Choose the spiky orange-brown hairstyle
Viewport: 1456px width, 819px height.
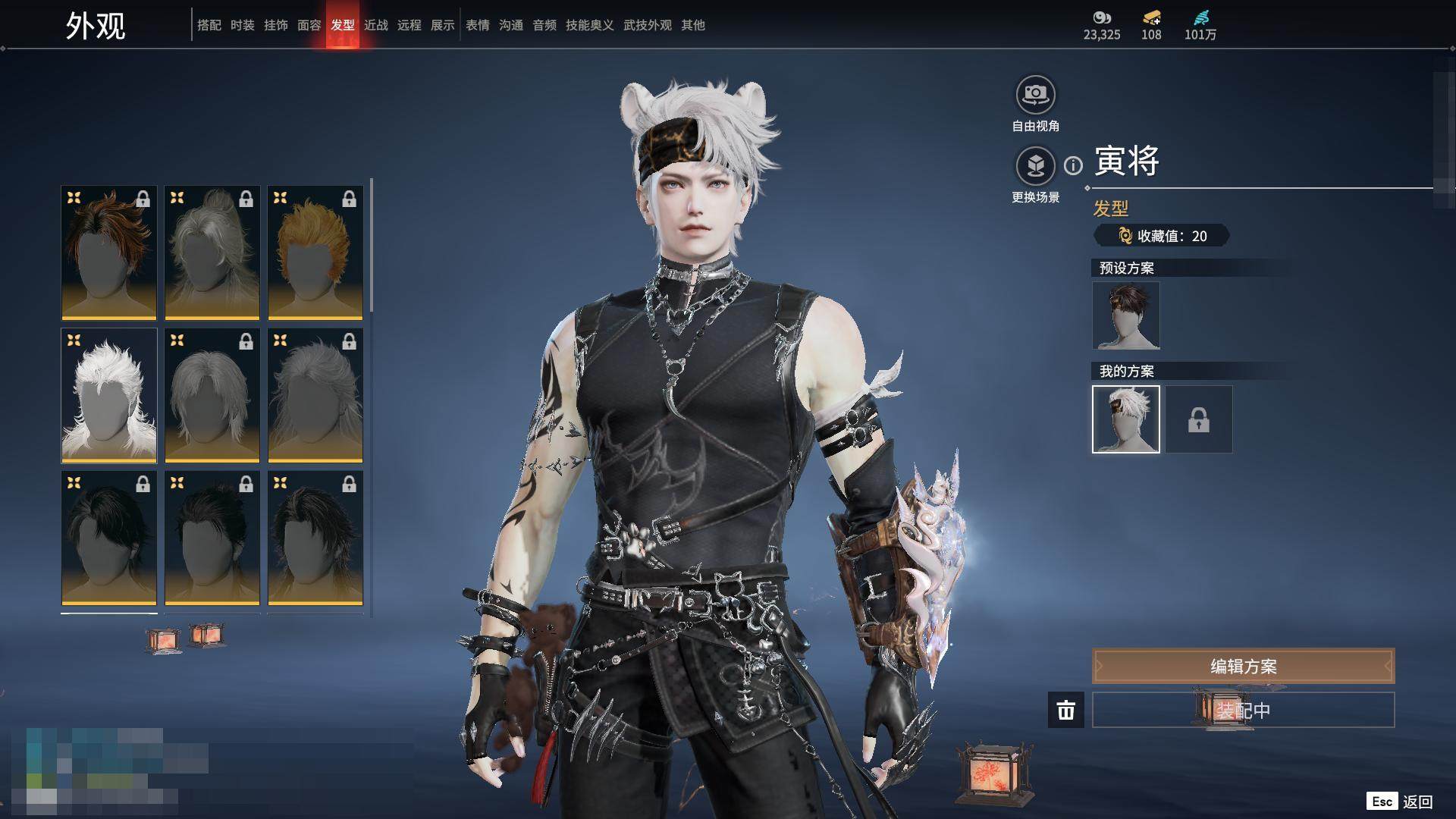(x=109, y=253)
